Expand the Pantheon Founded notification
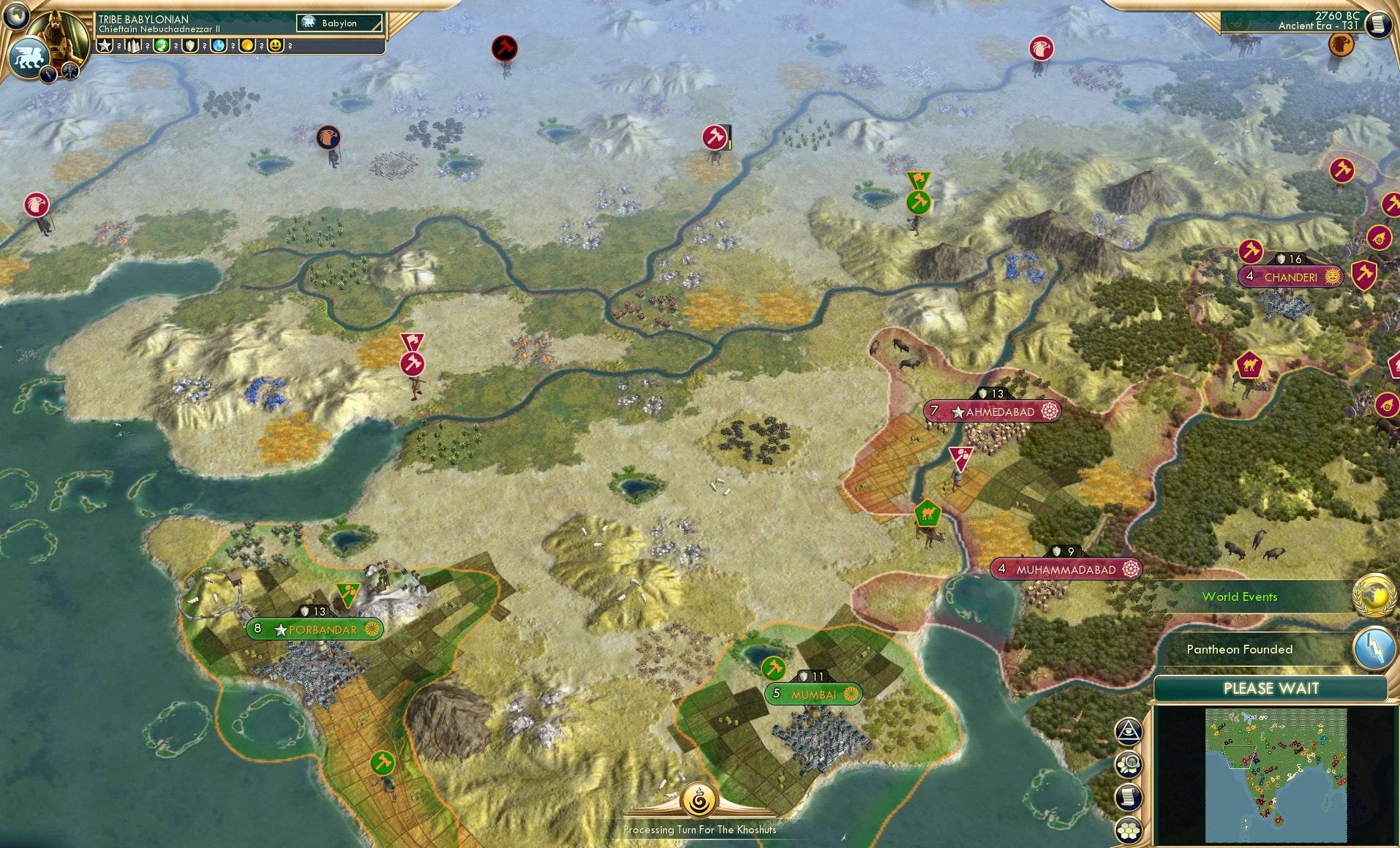The width and height of the screenshot is (1400, 848). (x=1239, y=649)
